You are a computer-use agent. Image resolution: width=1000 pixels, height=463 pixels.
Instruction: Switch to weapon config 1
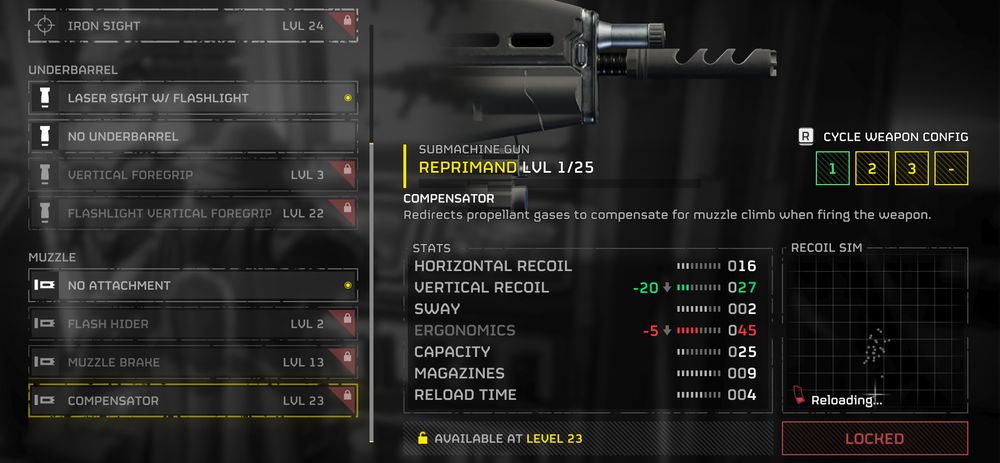[x=832, y=168]
